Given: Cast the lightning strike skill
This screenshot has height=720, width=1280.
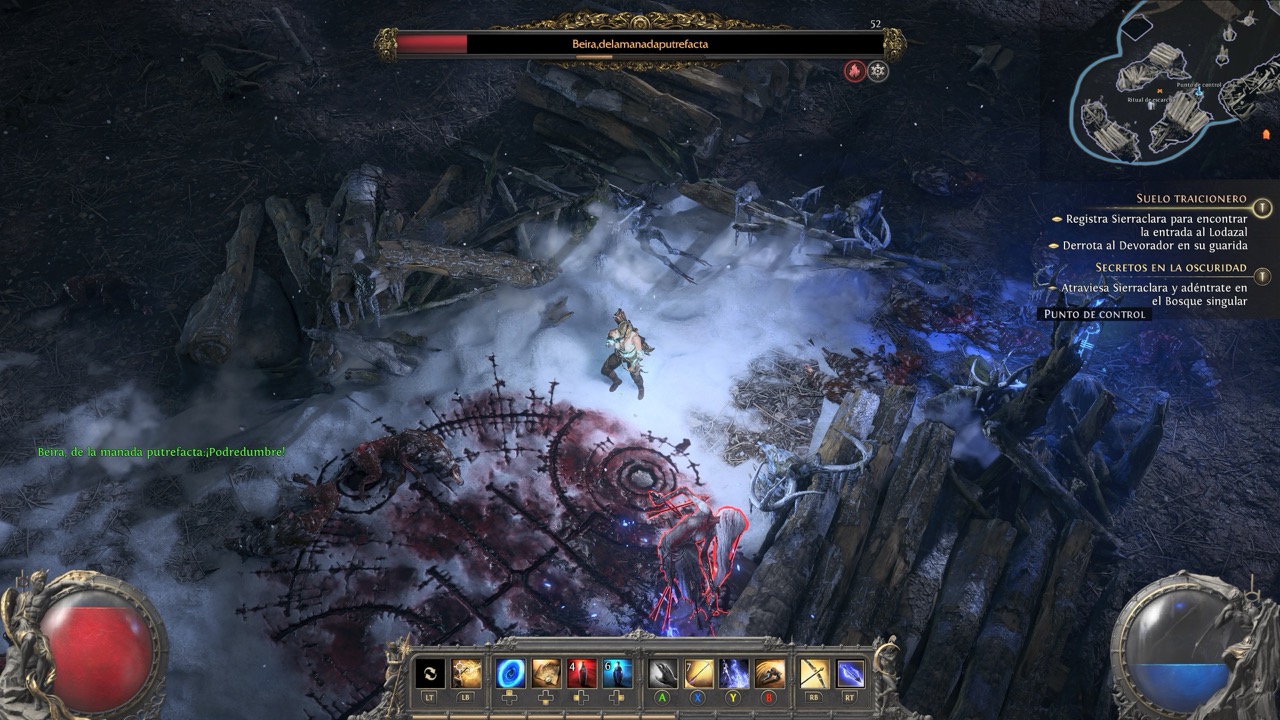Looking at the screenshot, I should coord(734,673).
